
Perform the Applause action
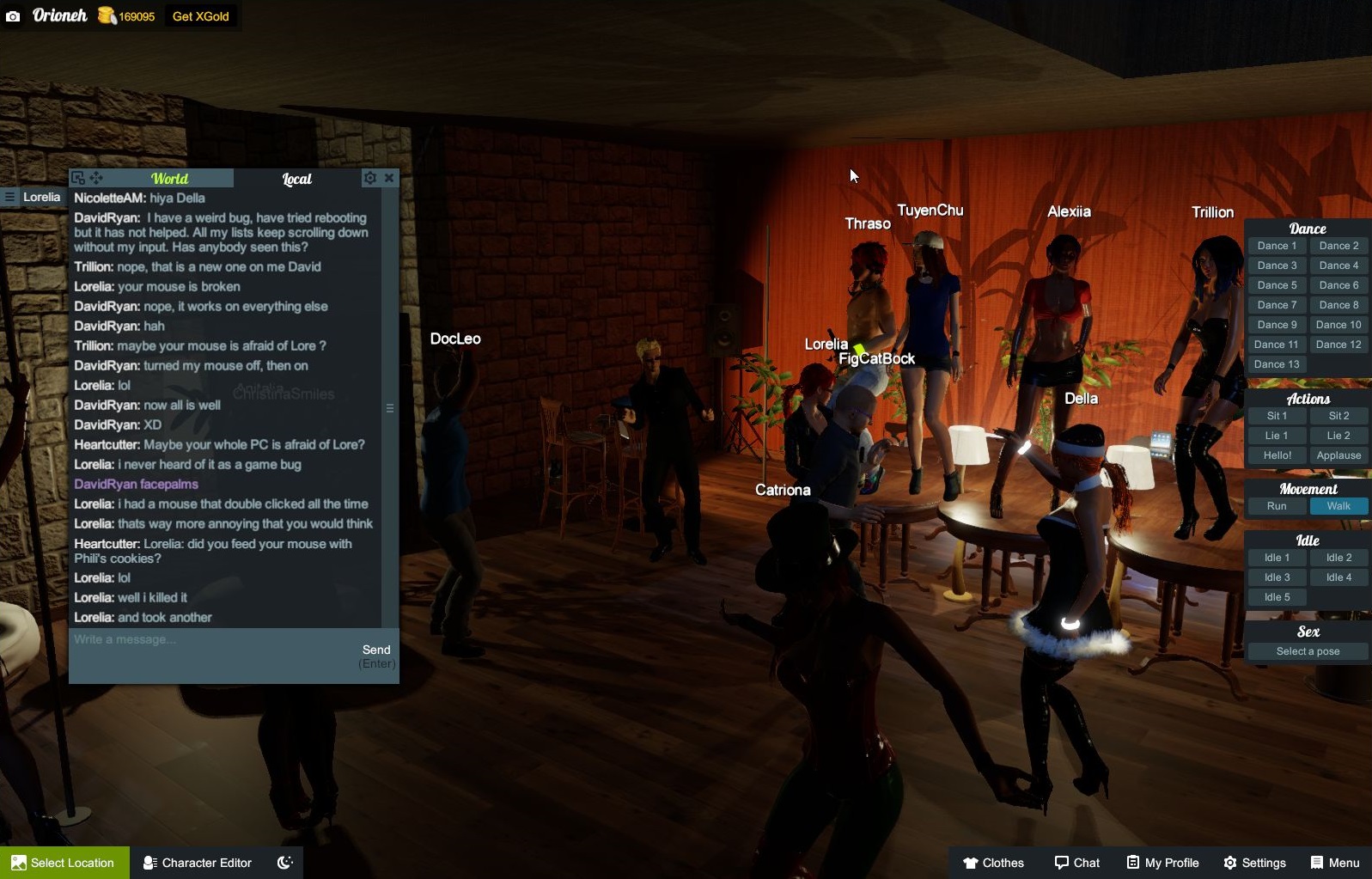(1338, 455)
